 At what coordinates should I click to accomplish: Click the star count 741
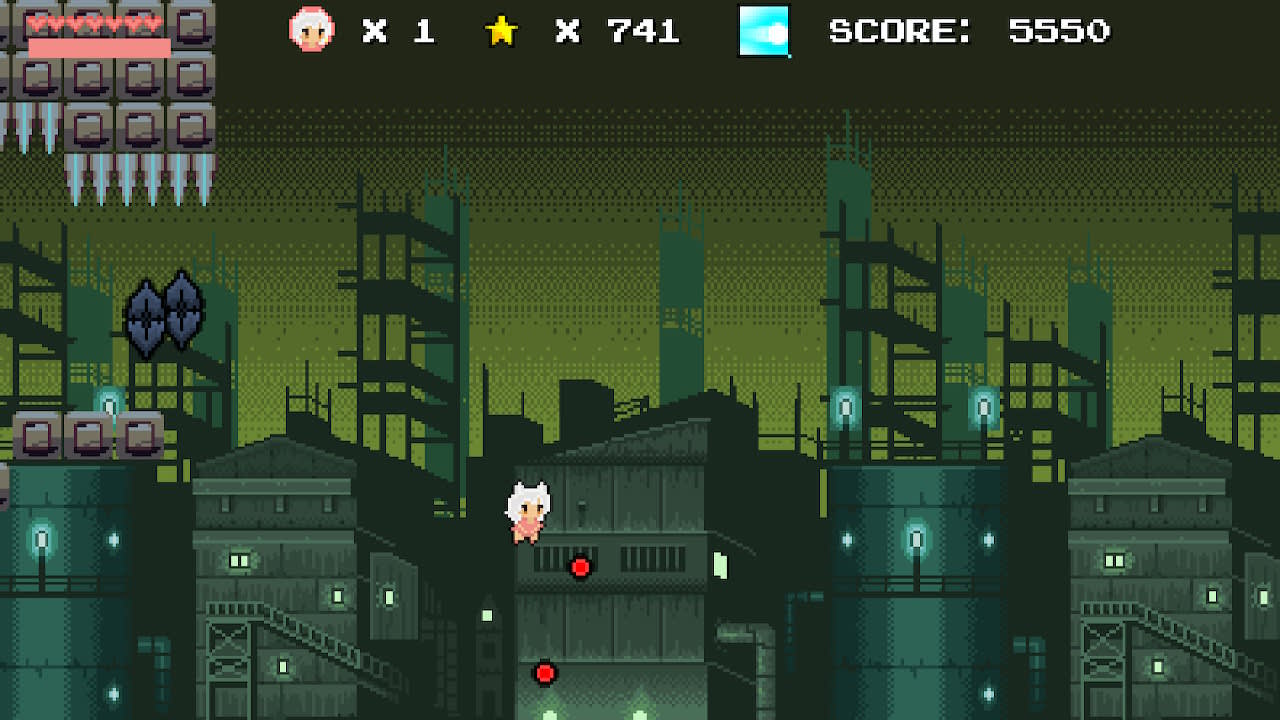pyautogui.click(x=645, y=31)
